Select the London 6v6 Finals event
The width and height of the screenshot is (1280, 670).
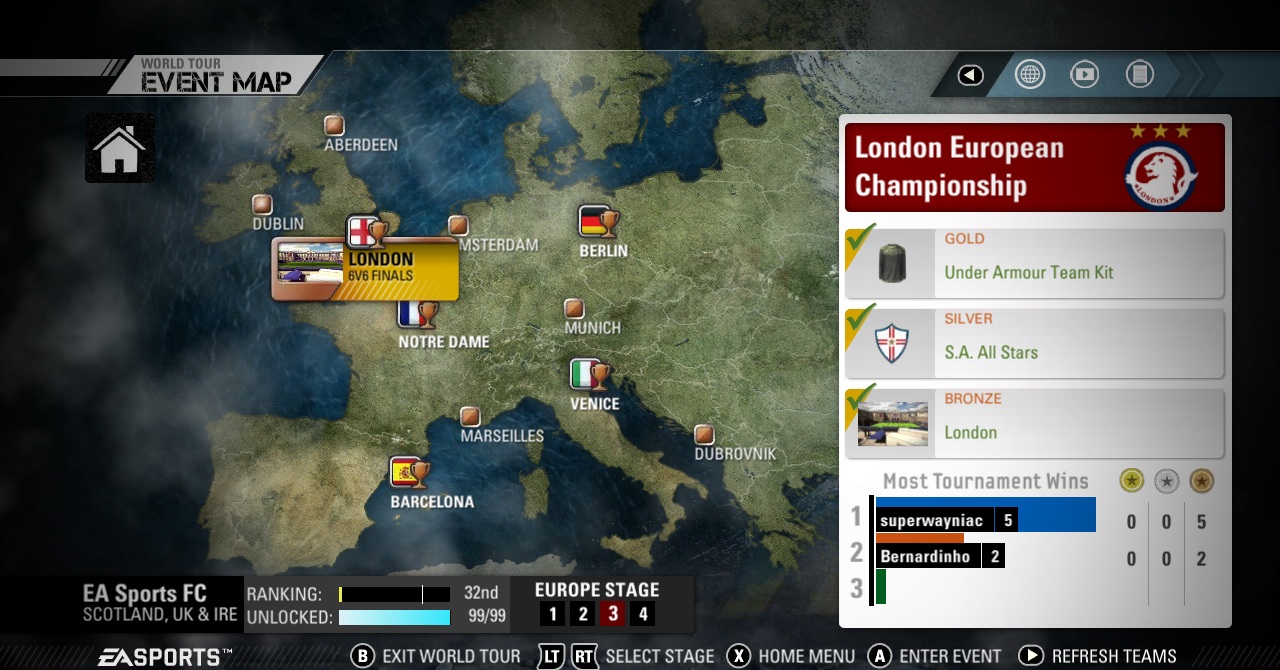coord(366,267)
